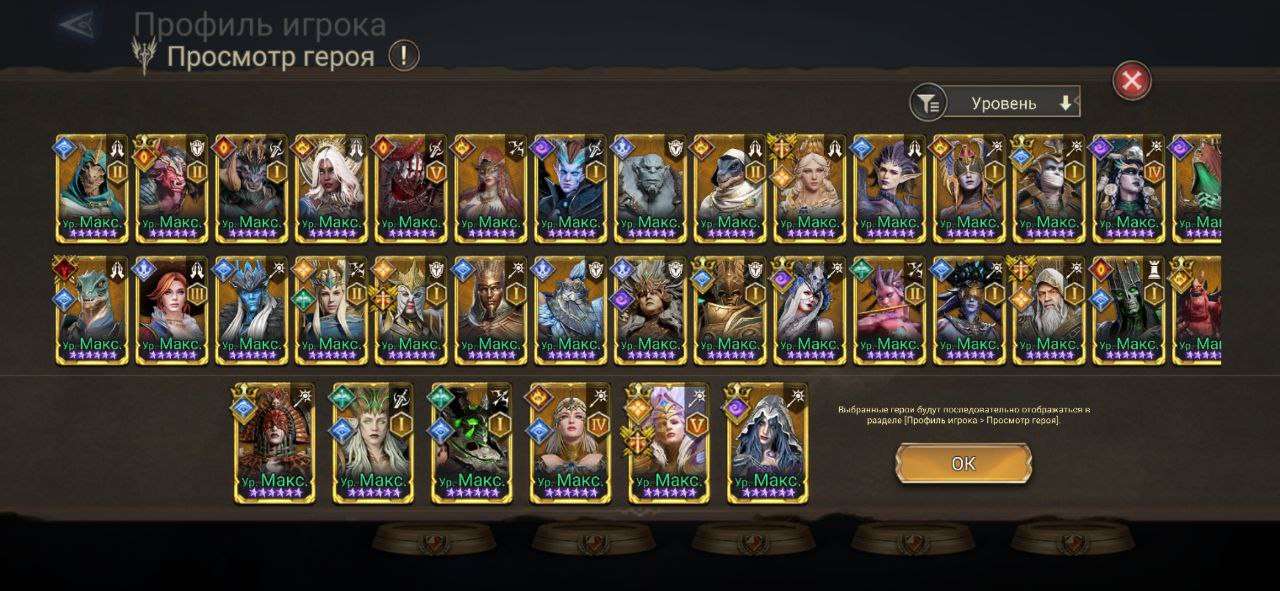Select the blue-skinned ice crown hero card
The width and height of the screenshot is (1280, 591).
pos(252,310)
